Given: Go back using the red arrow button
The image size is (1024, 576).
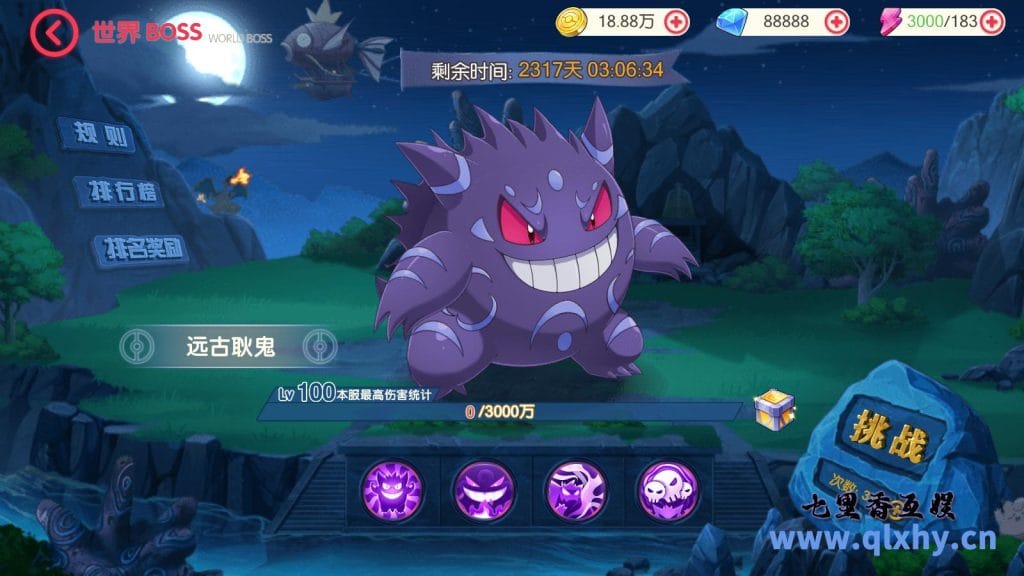Looking at the screenshot, I should (52, 32).
